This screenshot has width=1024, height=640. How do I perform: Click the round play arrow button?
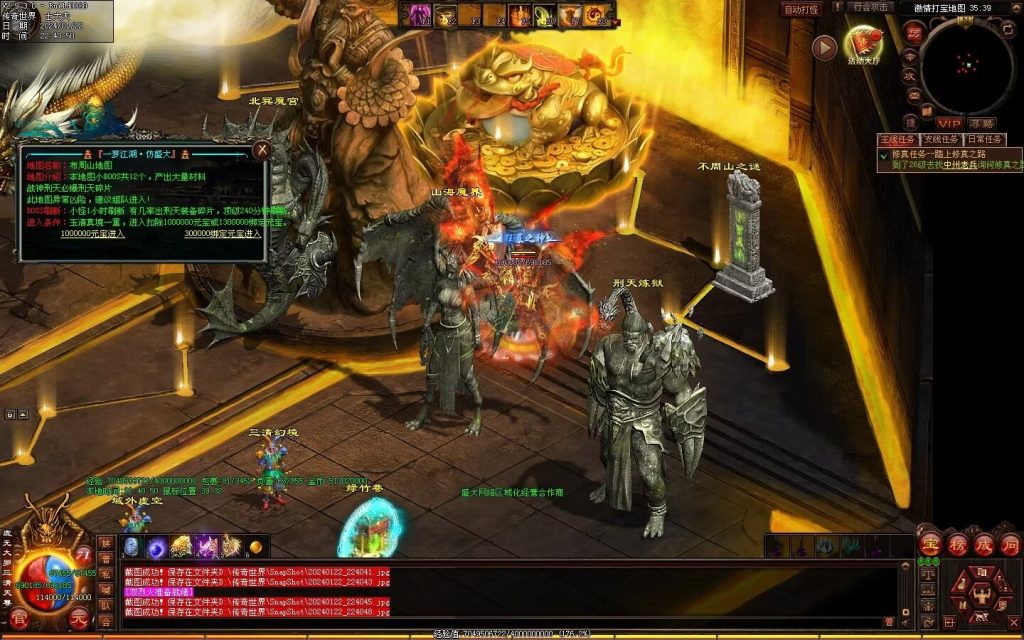[824, 47]
